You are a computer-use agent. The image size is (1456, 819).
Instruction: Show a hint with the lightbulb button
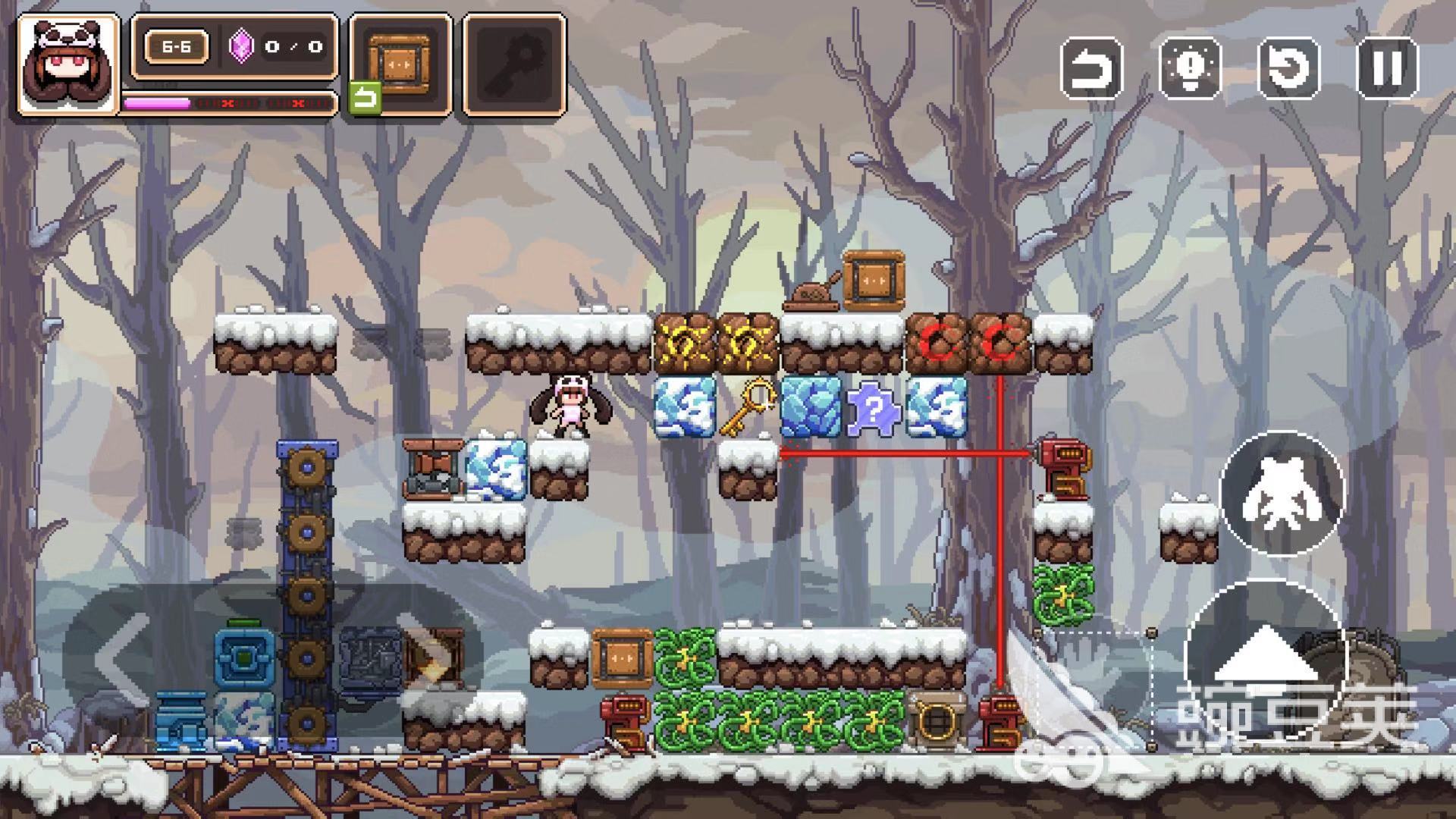point(1190,67)
